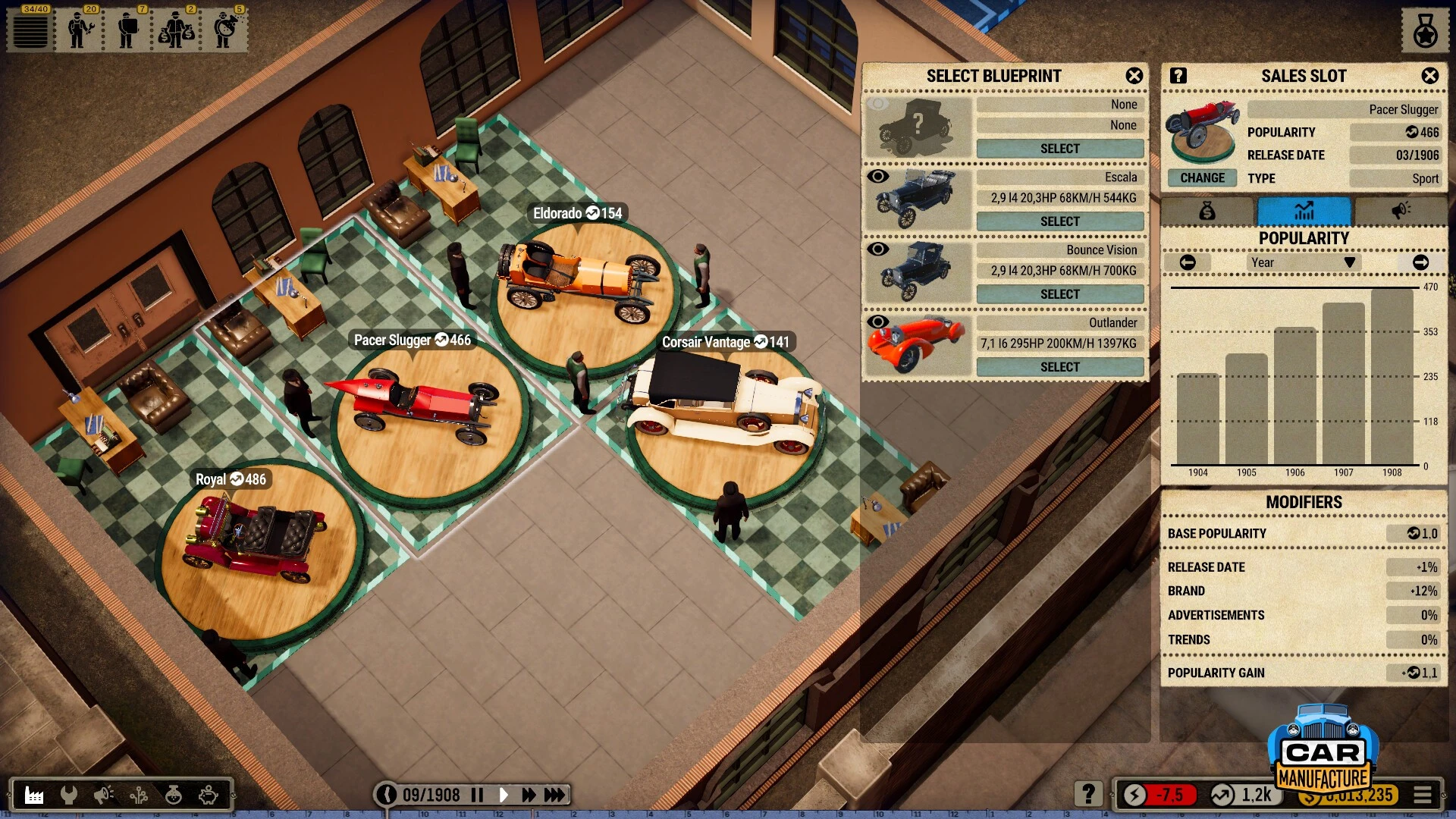Open the piggy bank finance menu
1456x819 pixels.
tap(209, 795)
